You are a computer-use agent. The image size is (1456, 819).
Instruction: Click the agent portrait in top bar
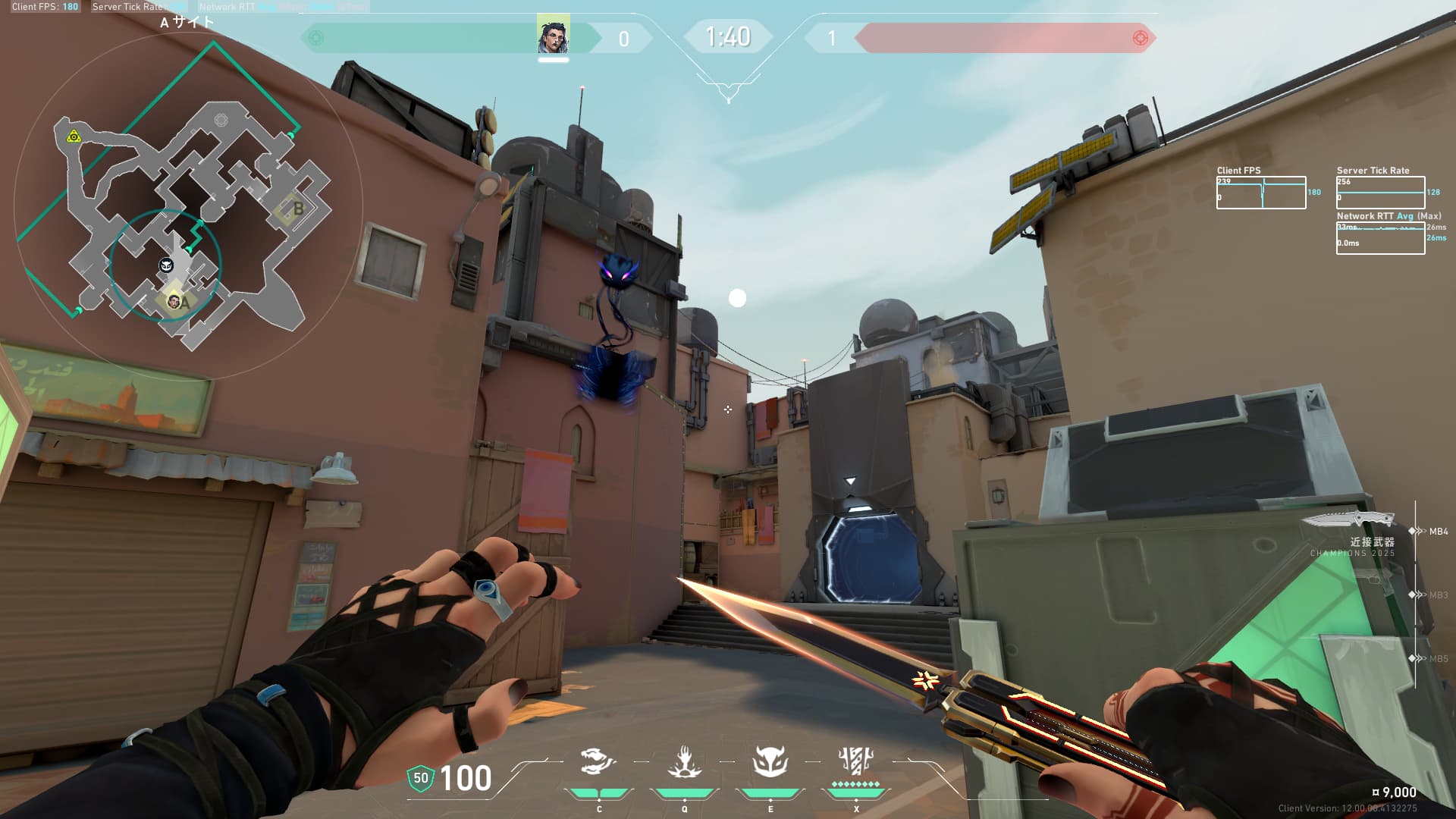pyautogui.click(x=554, y=36)
